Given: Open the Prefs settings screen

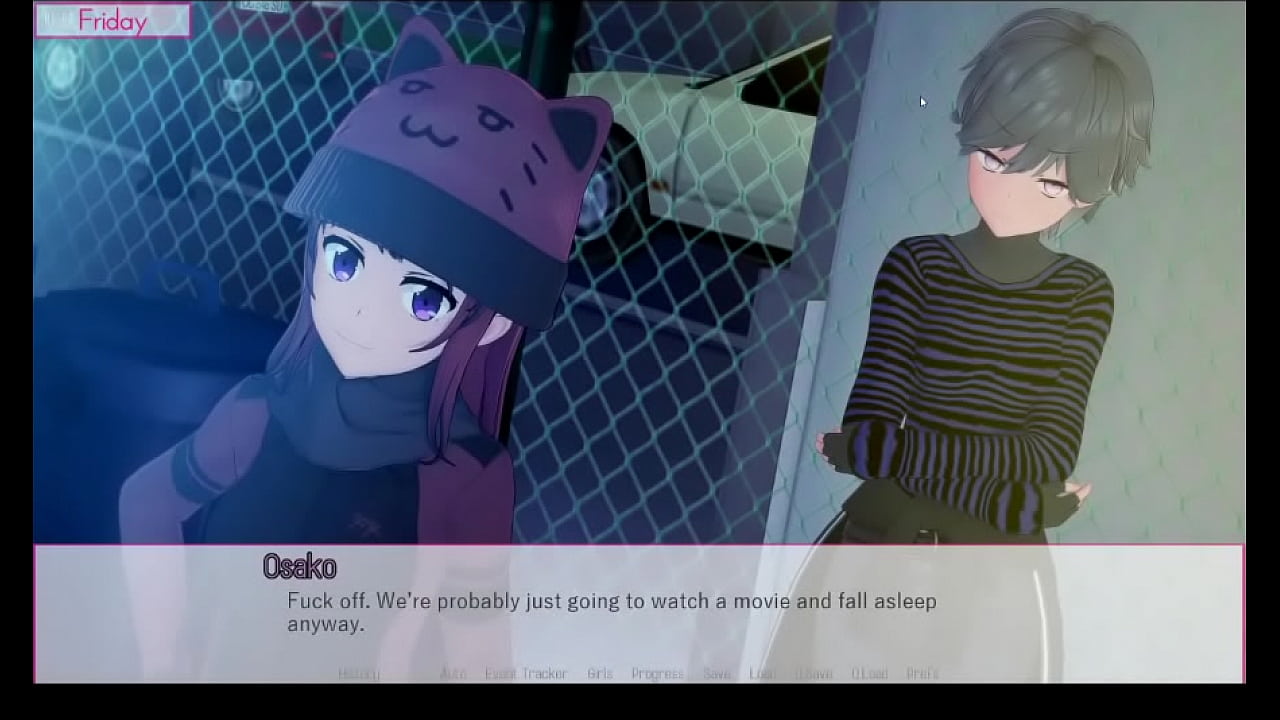Looking at the screenshot, I should pyautogui.click(x=922, y=673).
